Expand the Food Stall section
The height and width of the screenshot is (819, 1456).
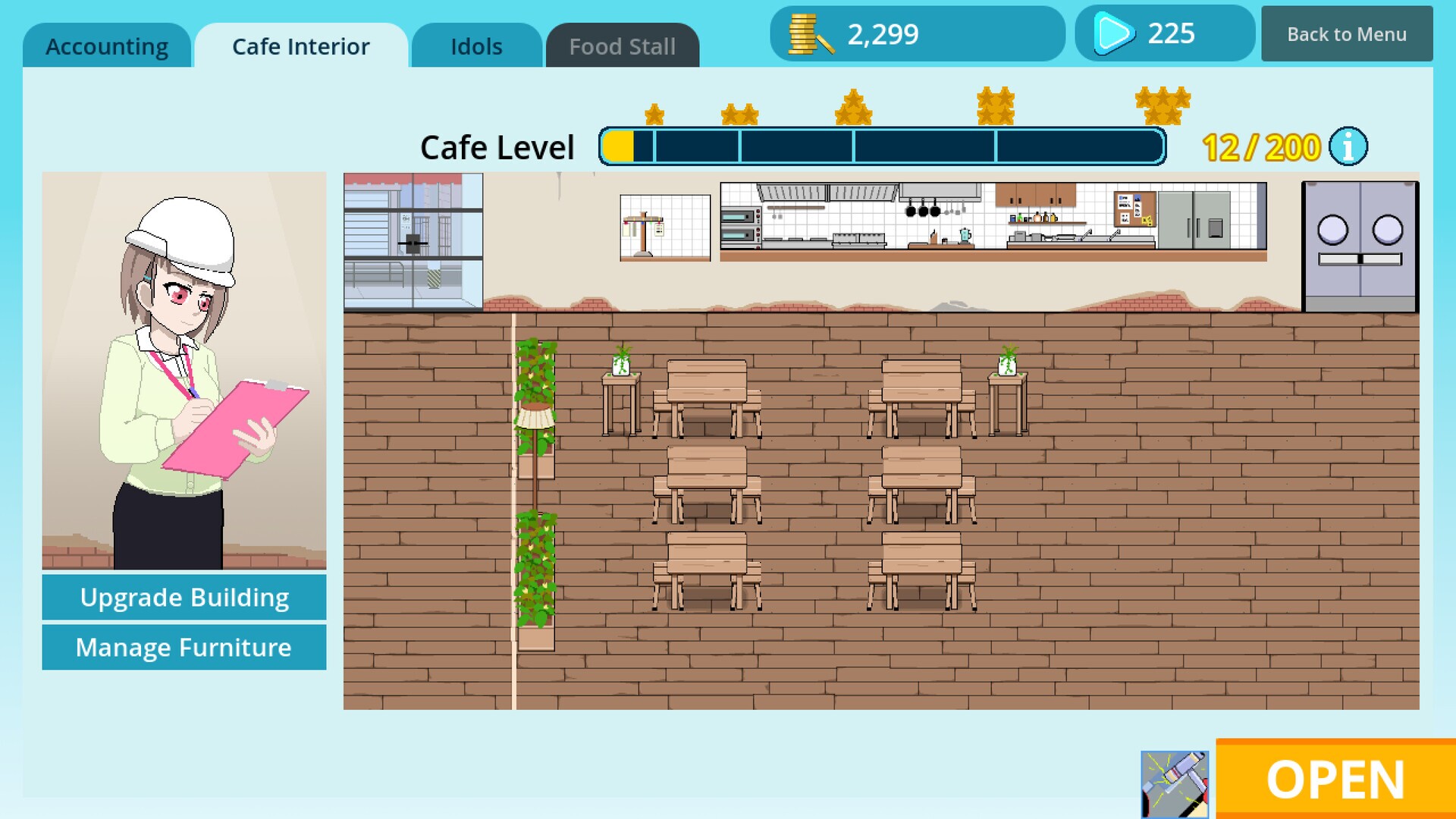pyautogui.click(x=622, y=45)
